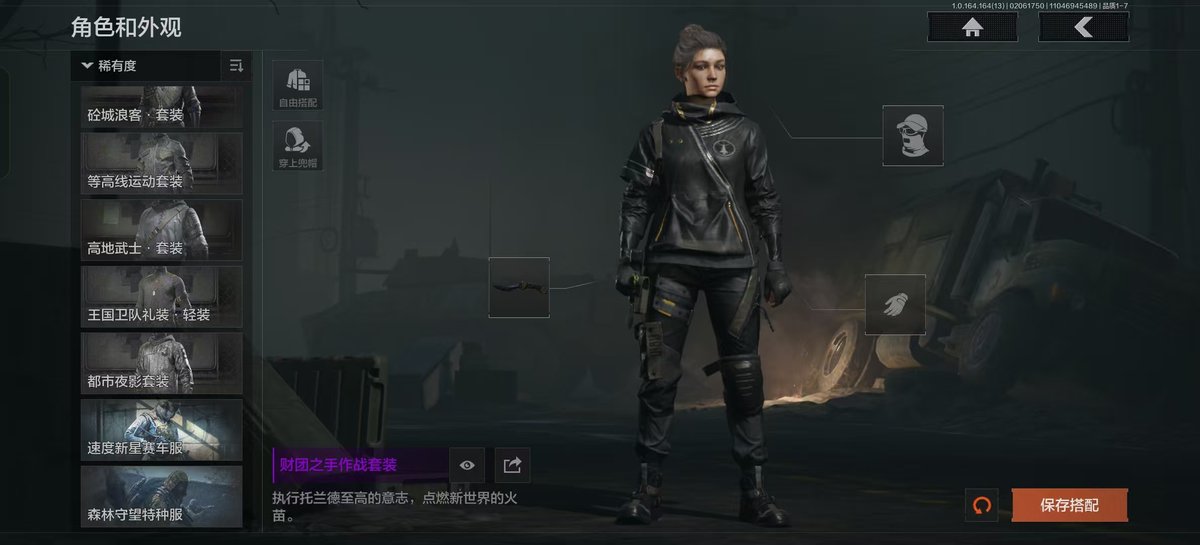Share the 财团之手作战套装 outfit

pos(513,465)
